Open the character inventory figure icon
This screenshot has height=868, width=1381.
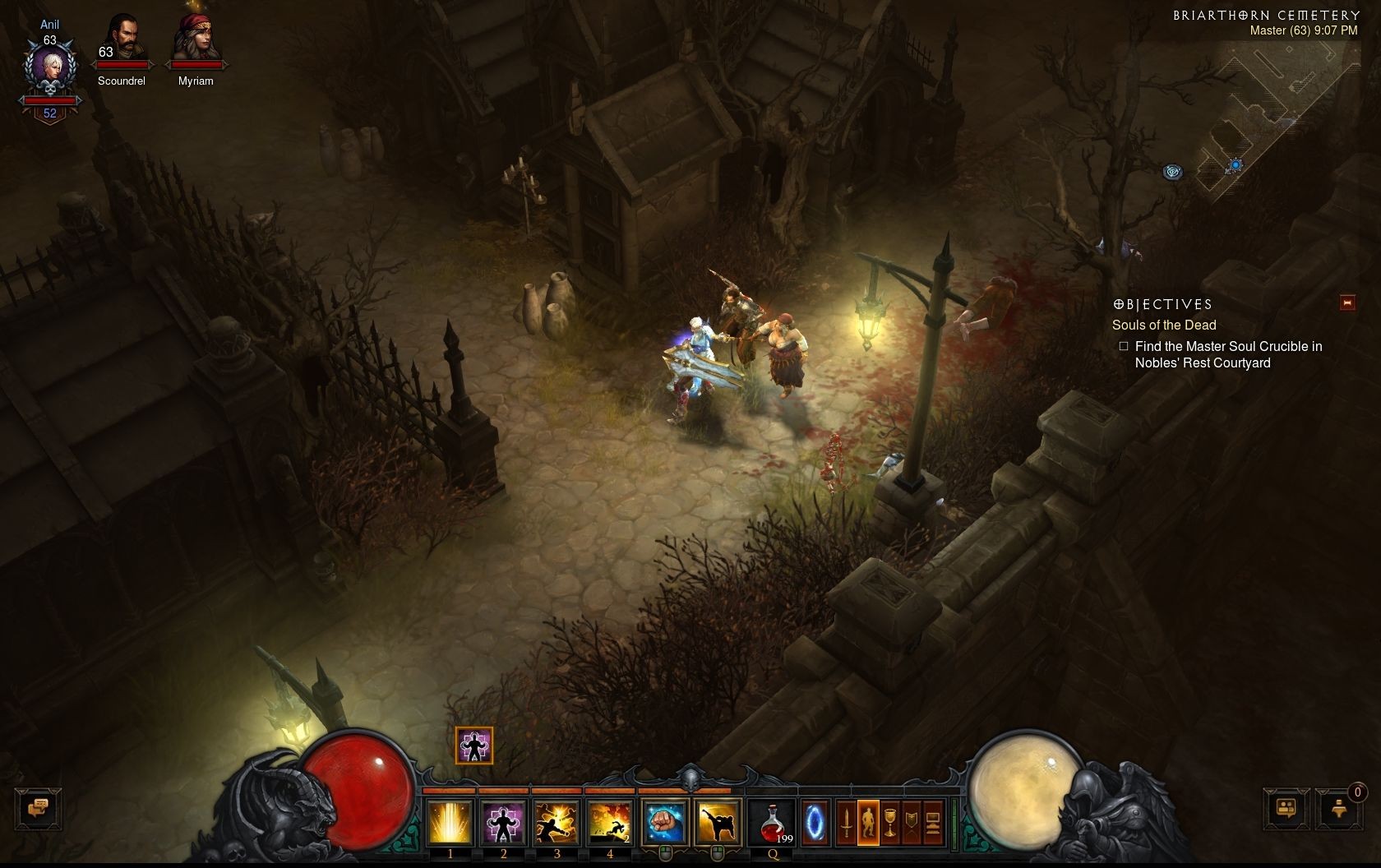click(x=868, y=822)
